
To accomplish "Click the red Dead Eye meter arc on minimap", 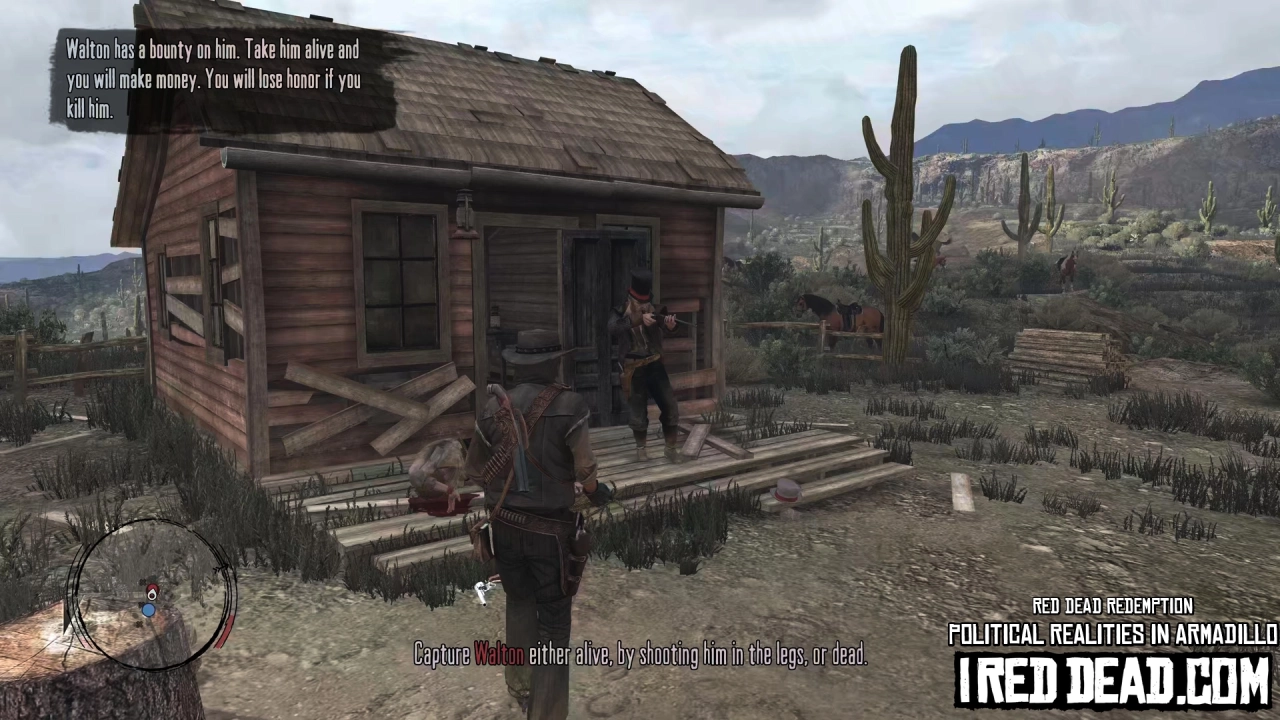I will click(x=224, y=632).
